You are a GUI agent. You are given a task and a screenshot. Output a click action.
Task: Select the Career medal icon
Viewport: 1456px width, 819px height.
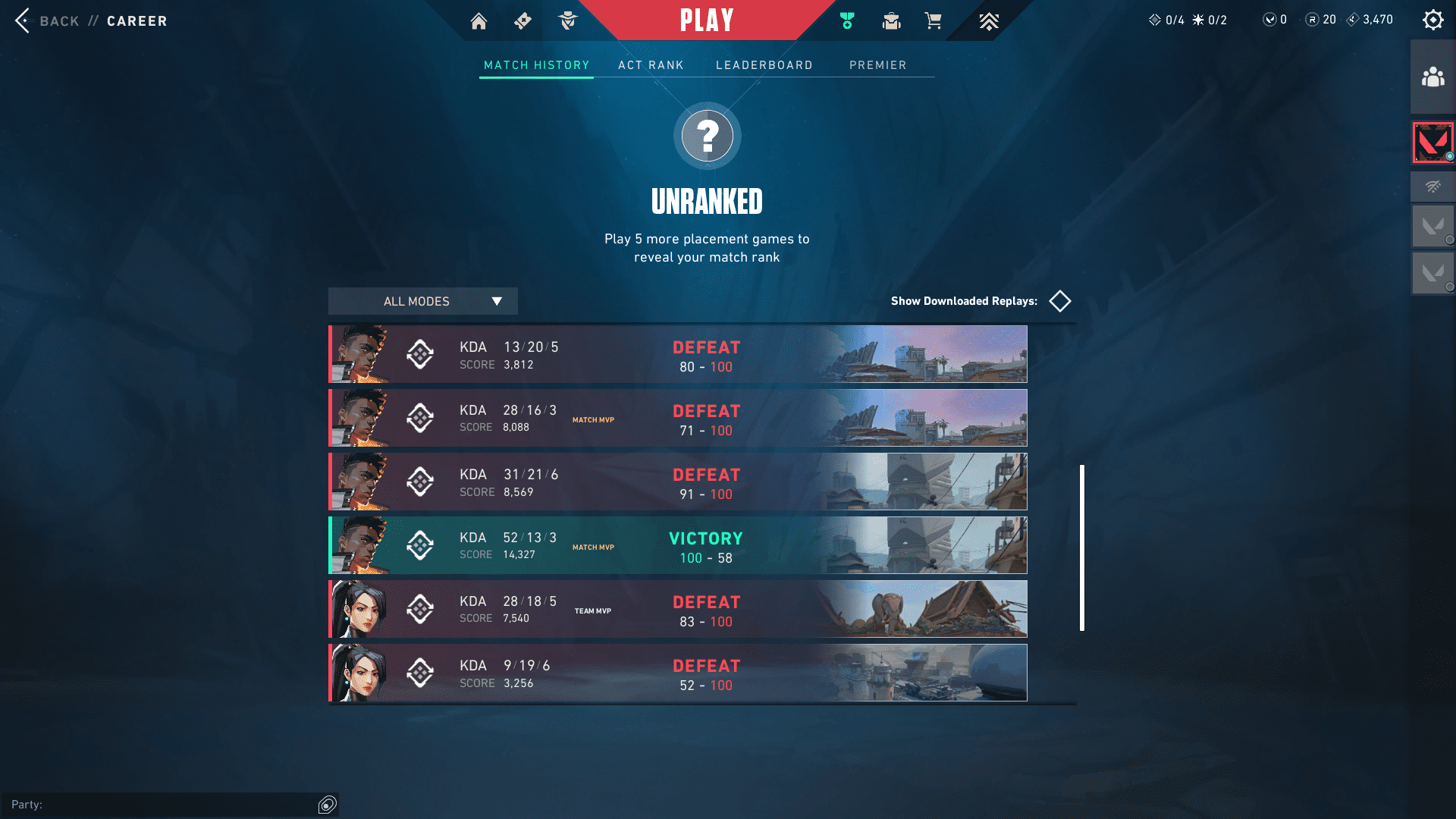click(x=846, y=21)
